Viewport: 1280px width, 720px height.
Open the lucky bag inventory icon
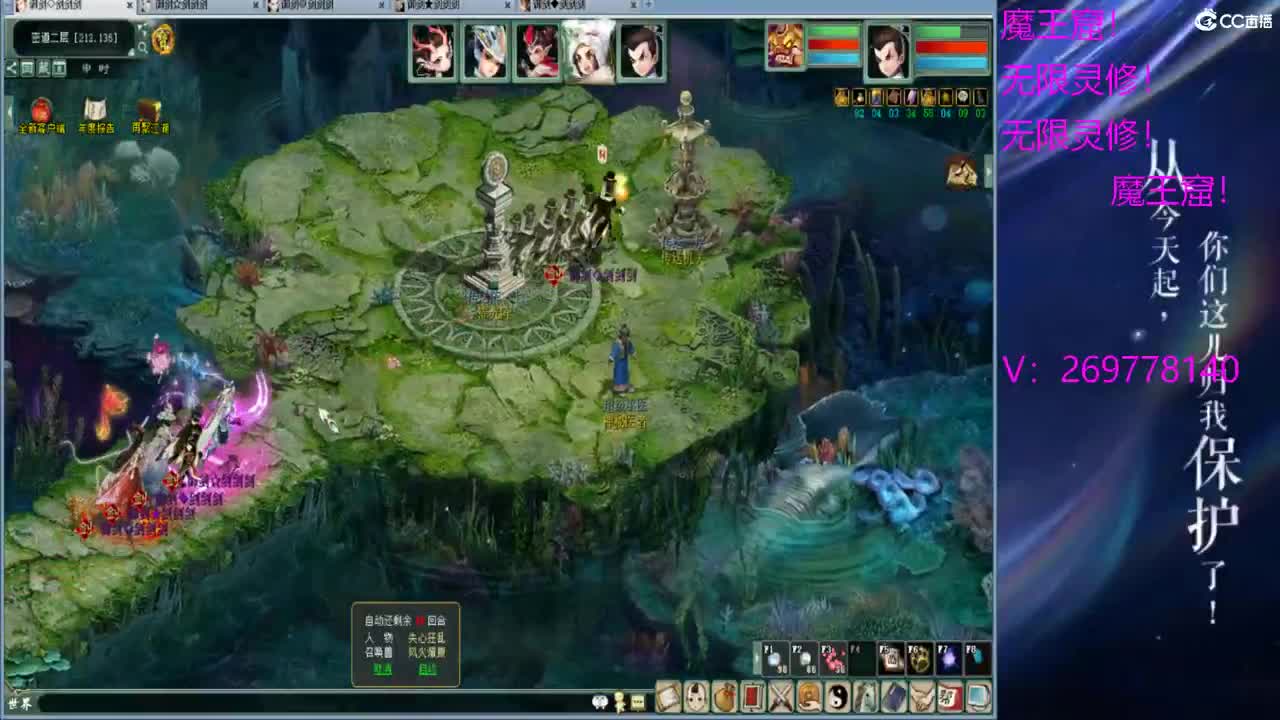(x=724, y=696)
